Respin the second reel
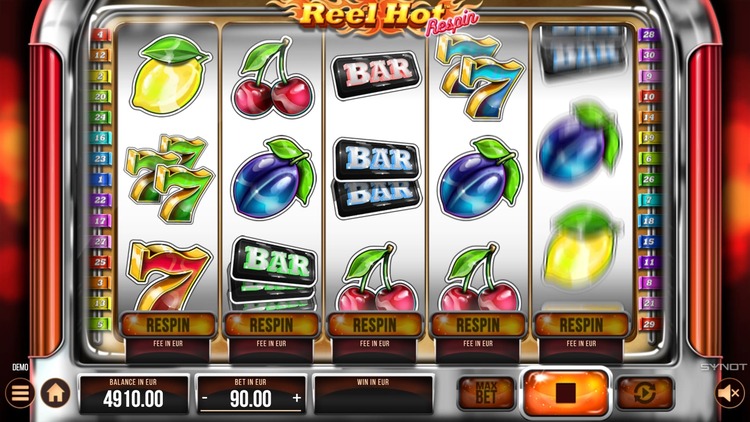 [270, 325]
